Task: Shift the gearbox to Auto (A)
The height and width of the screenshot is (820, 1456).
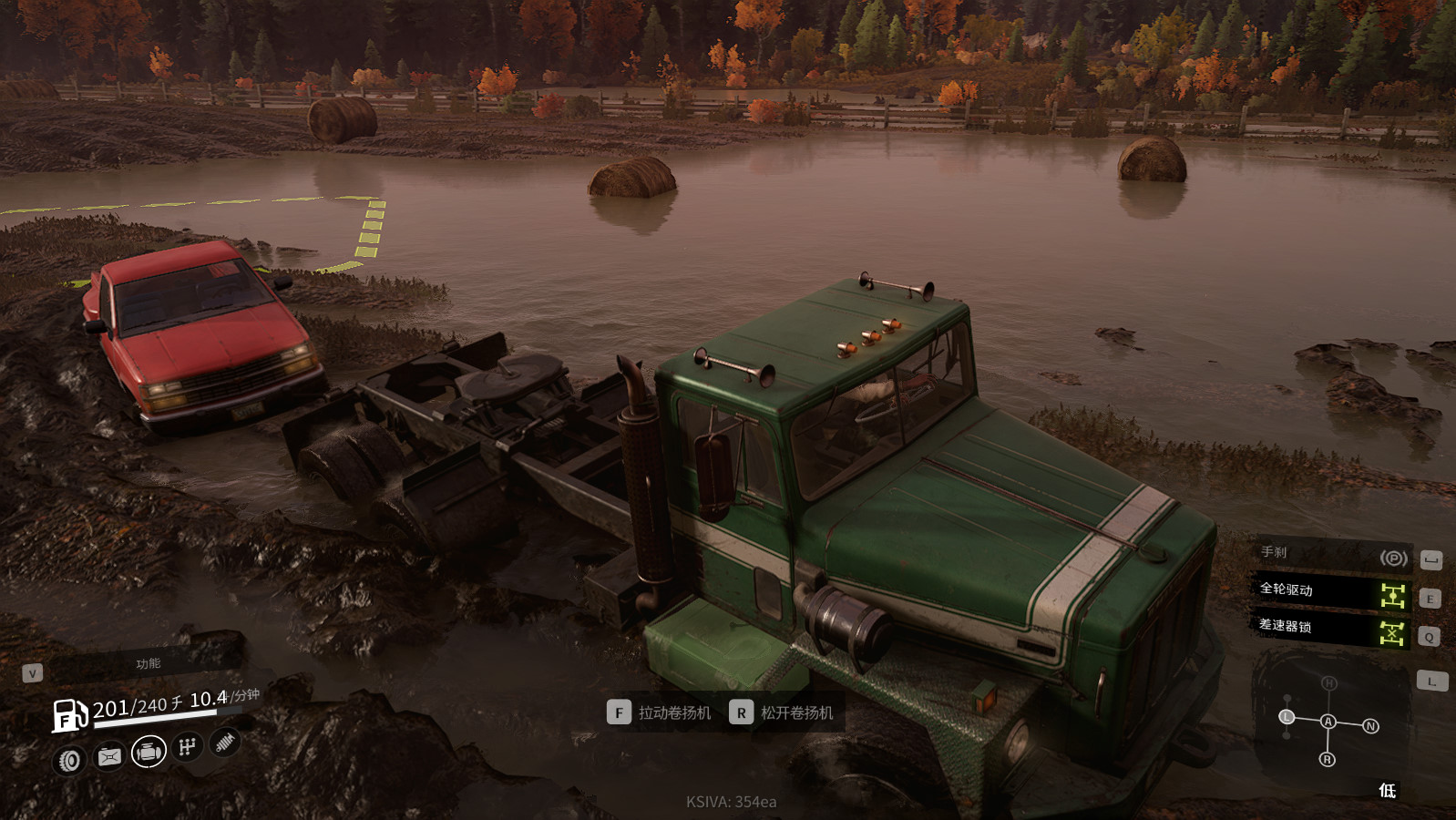Action: (x=1328, y=722)
